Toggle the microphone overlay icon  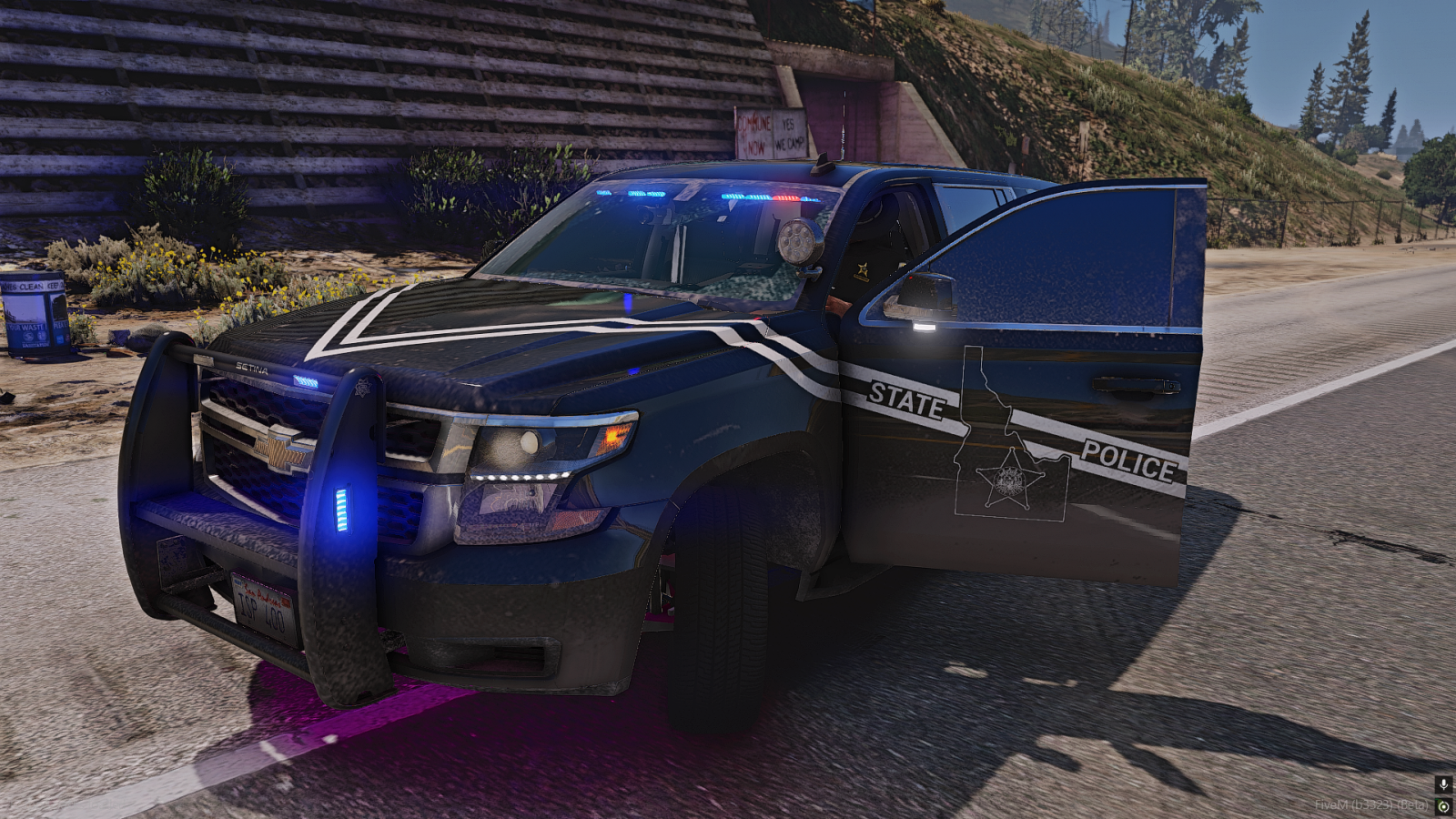click(x=1443, y=784)
